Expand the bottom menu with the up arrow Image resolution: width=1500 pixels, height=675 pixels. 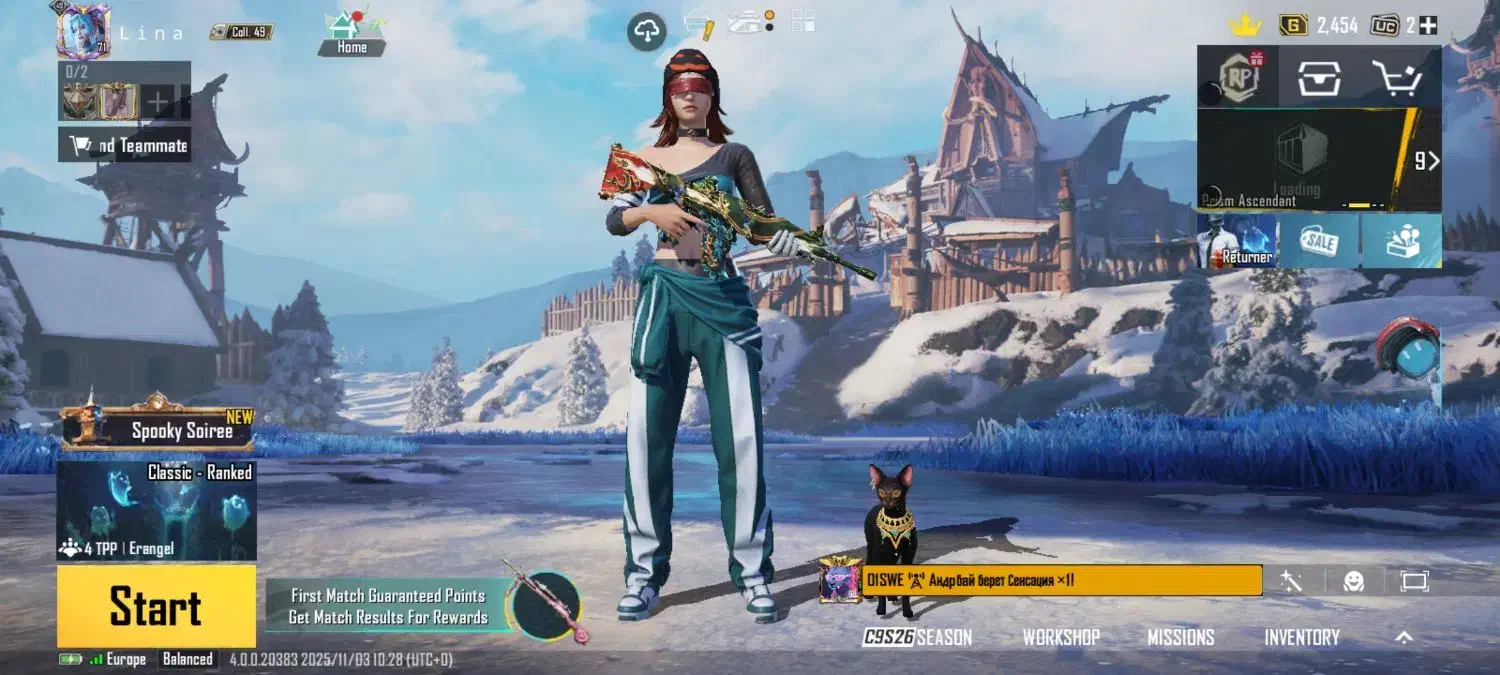1404,637
